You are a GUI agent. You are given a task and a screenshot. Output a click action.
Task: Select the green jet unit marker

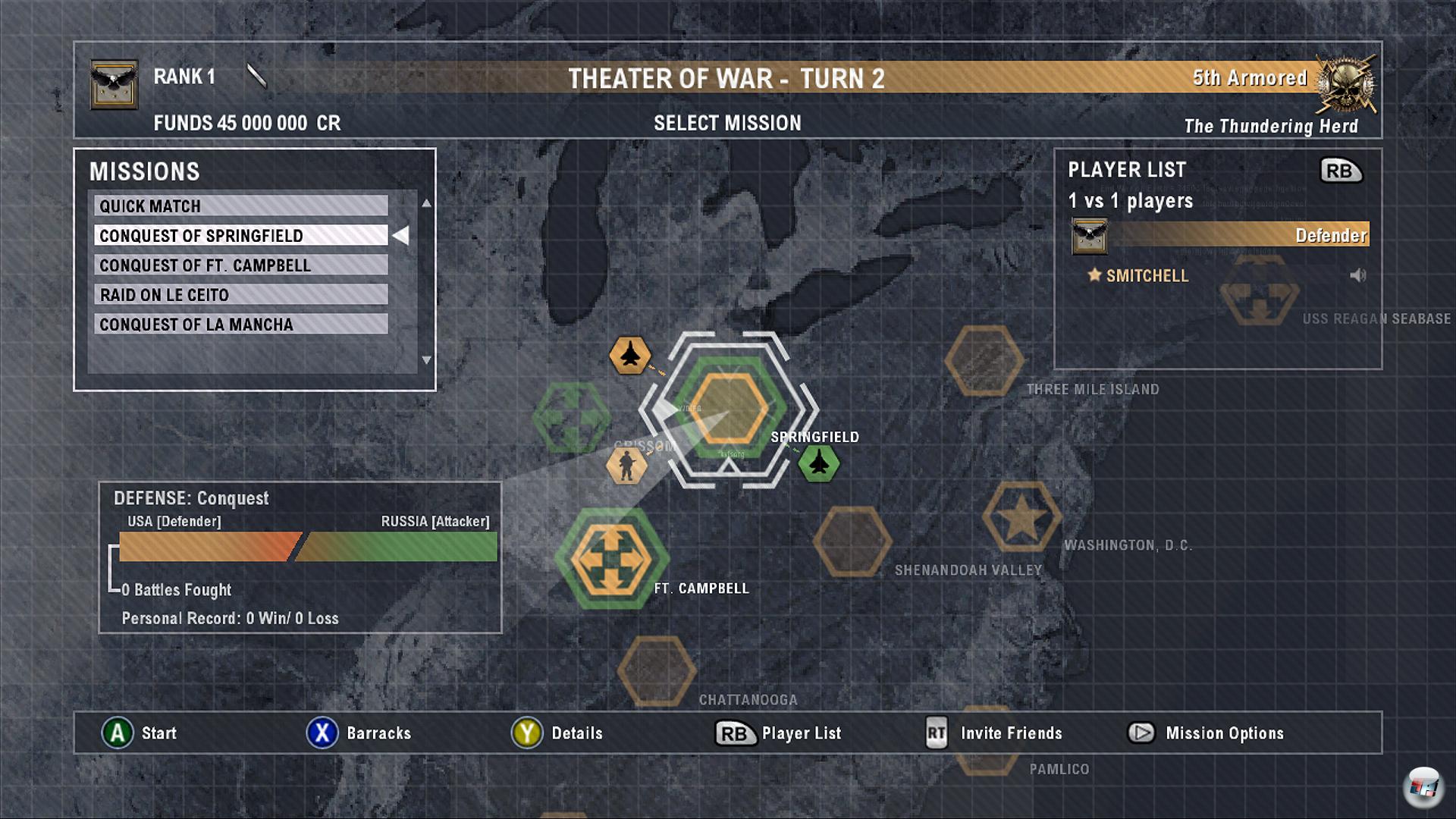point(819,463)
